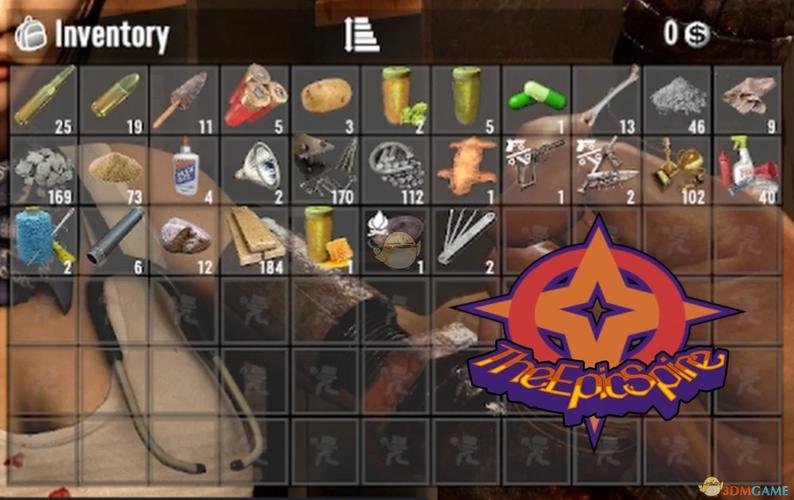Select the short metal pipe slot

click(115, 238)
